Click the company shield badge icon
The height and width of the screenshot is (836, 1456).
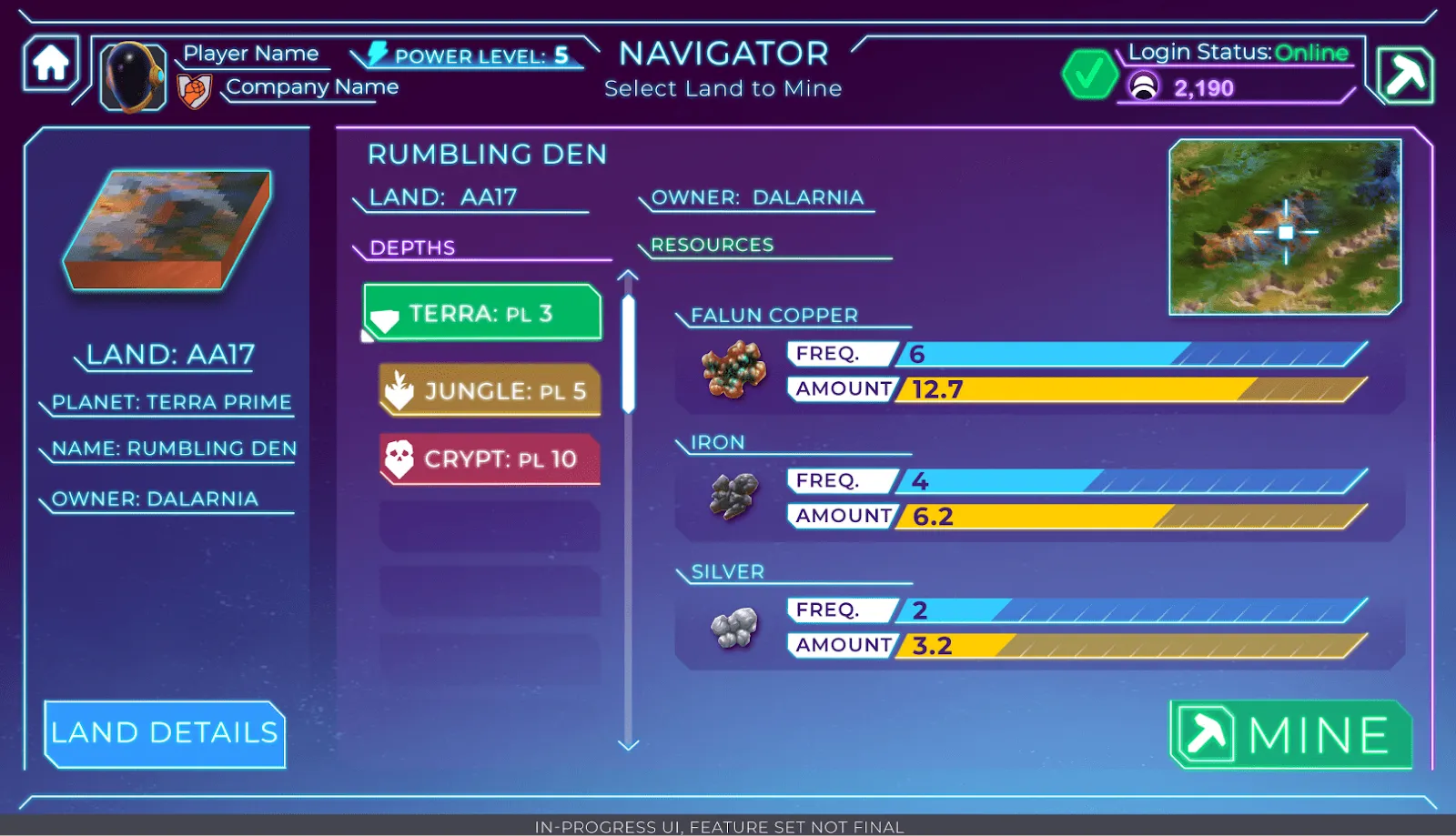[x=197, y=88]
